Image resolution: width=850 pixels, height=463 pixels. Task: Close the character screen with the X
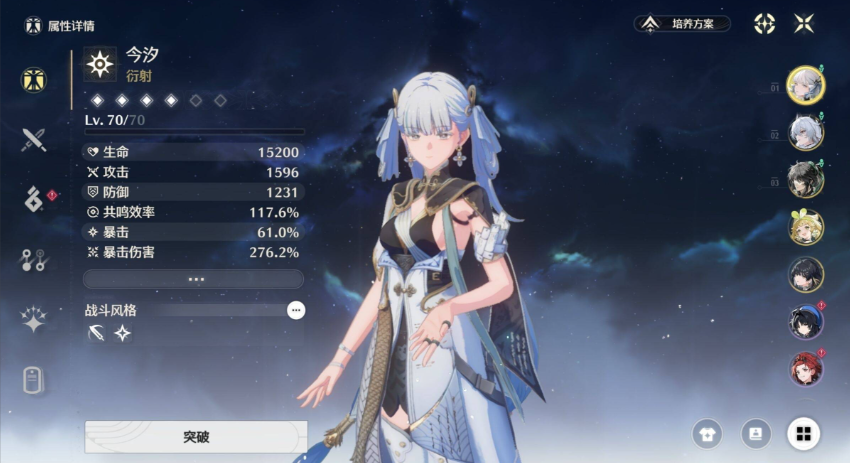point(803,24)
